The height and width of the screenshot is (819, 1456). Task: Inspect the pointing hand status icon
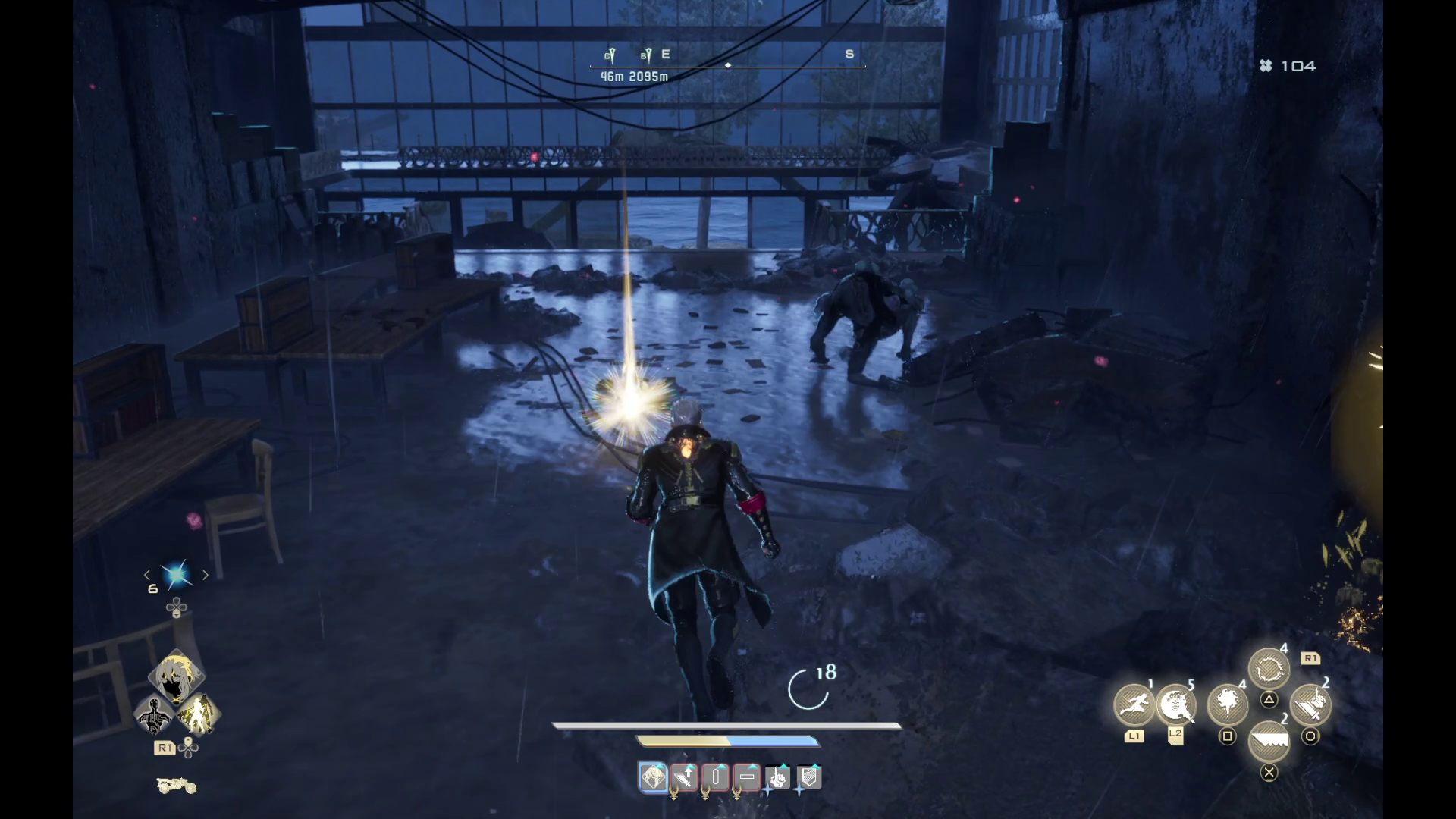[x=778, y=777]
